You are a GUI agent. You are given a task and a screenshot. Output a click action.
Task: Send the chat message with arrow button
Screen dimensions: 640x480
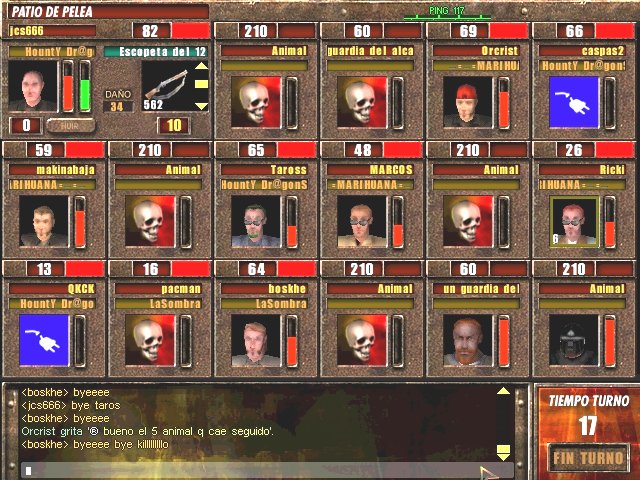488,471
